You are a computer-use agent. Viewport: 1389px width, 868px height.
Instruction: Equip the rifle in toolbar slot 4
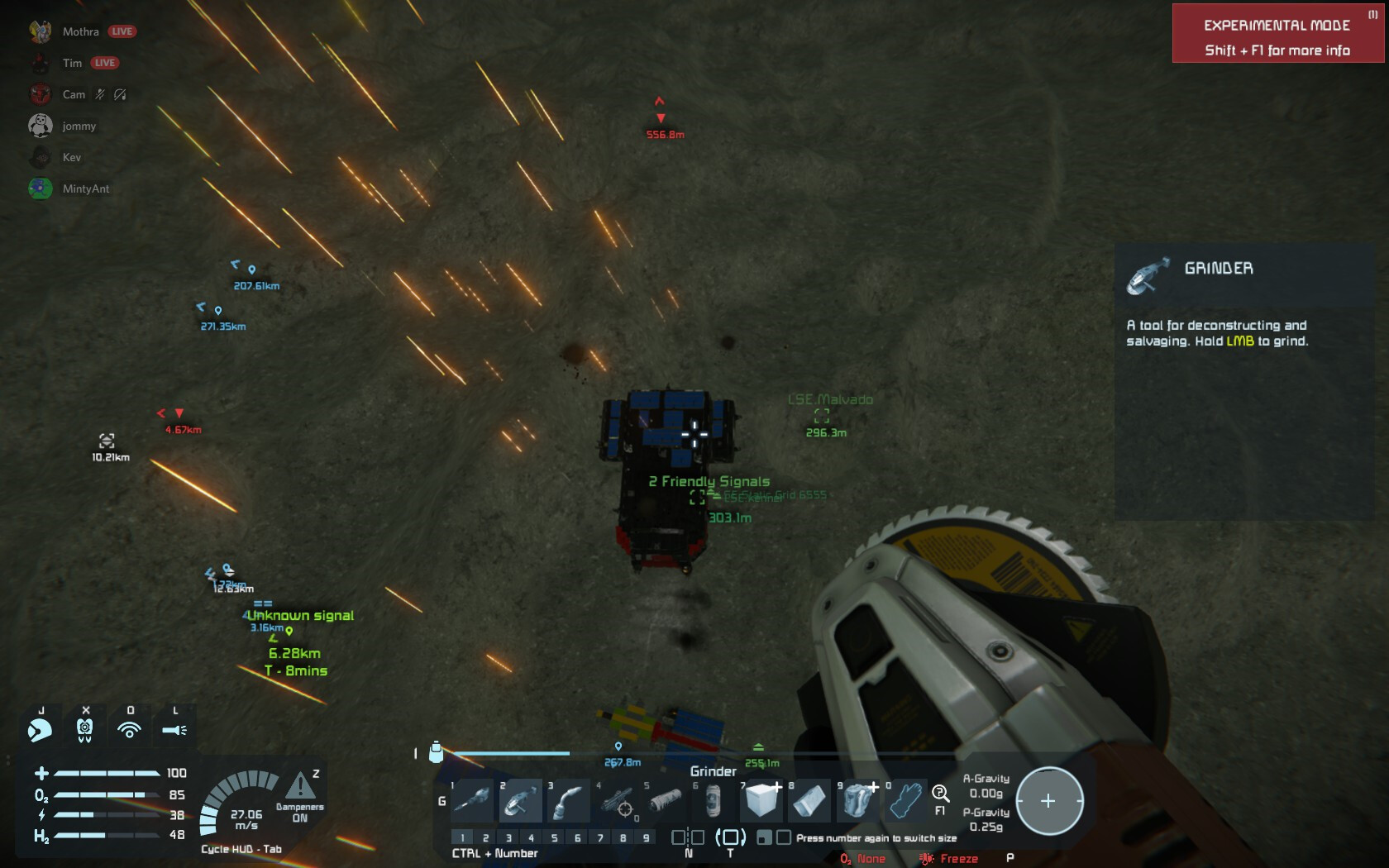pos(617,800)
